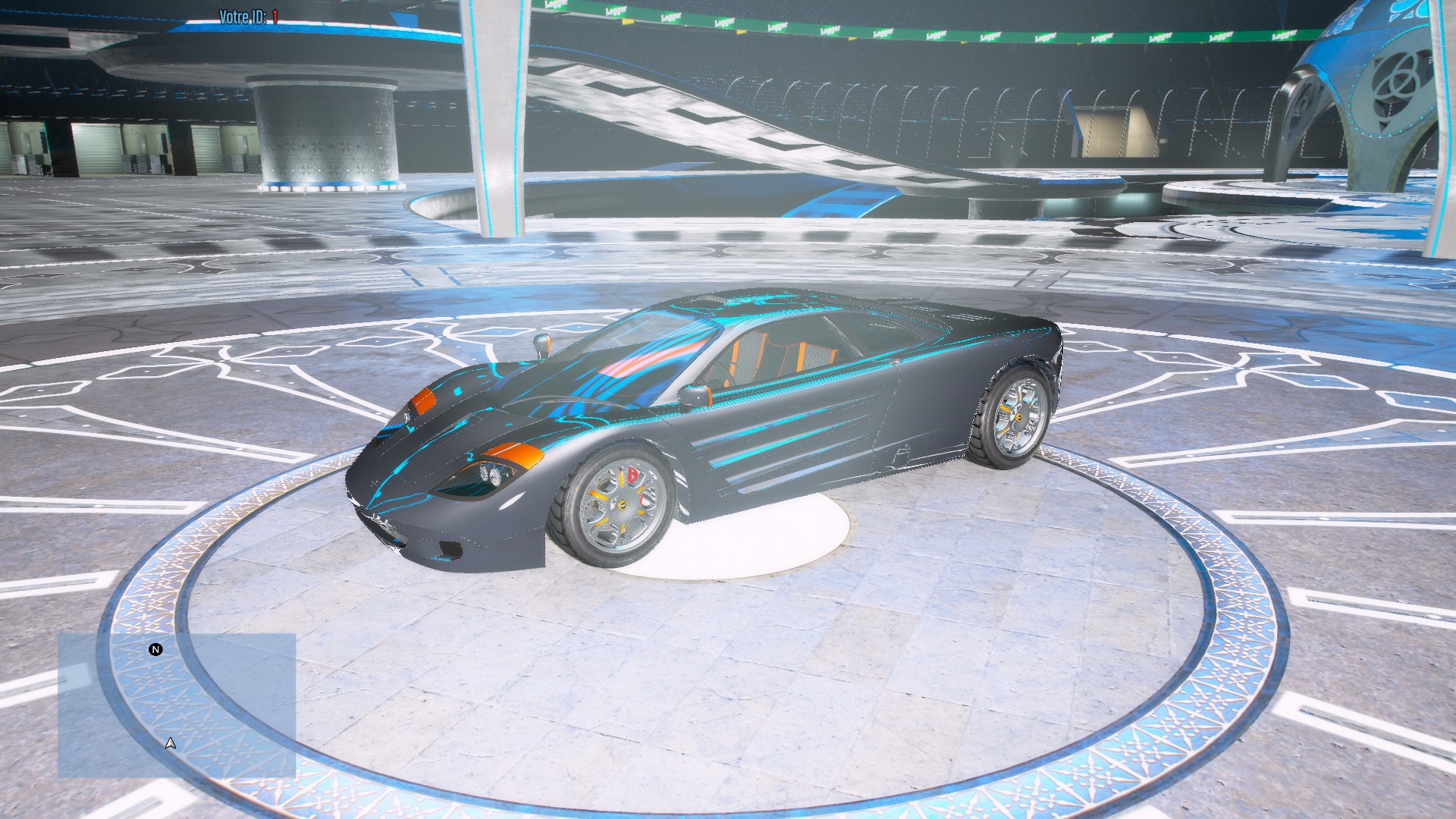Click the red brake caliper inside the front wheel

click(x=632, y=474)
